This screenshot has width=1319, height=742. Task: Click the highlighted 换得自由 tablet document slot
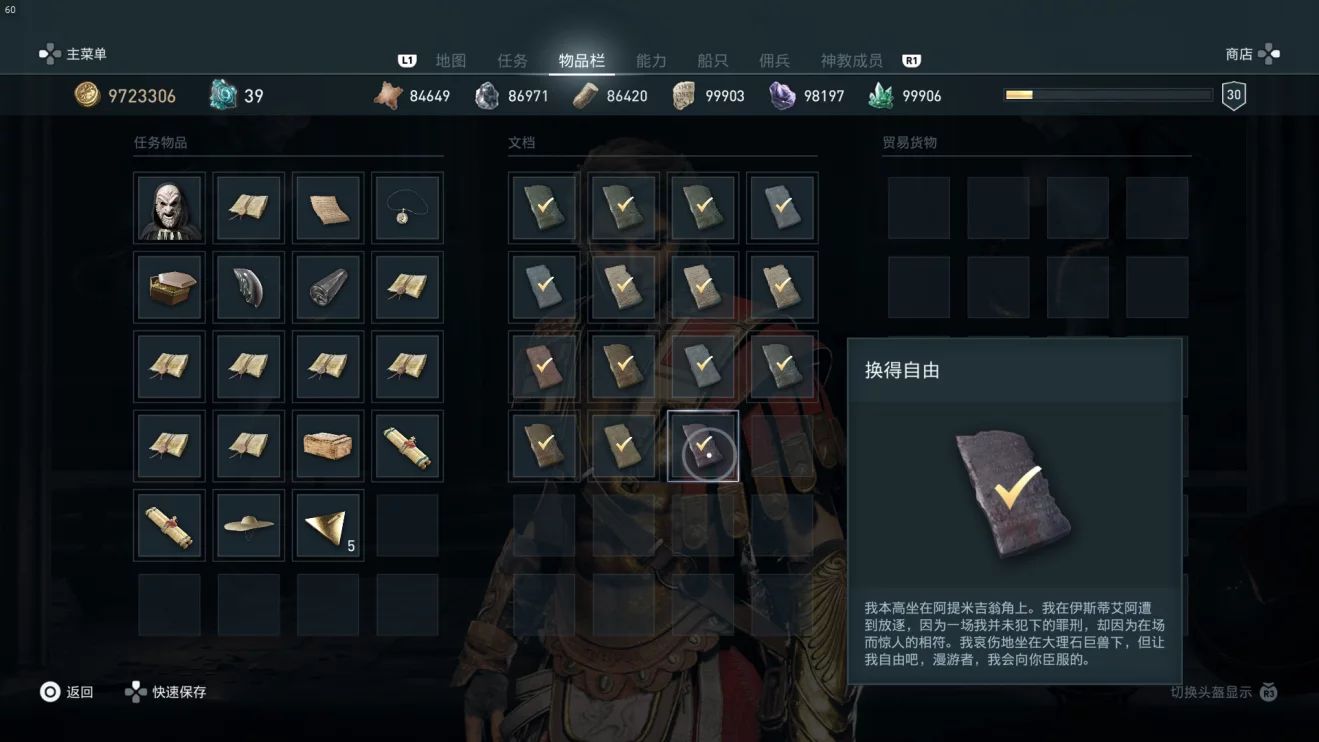tap(703, 446)
